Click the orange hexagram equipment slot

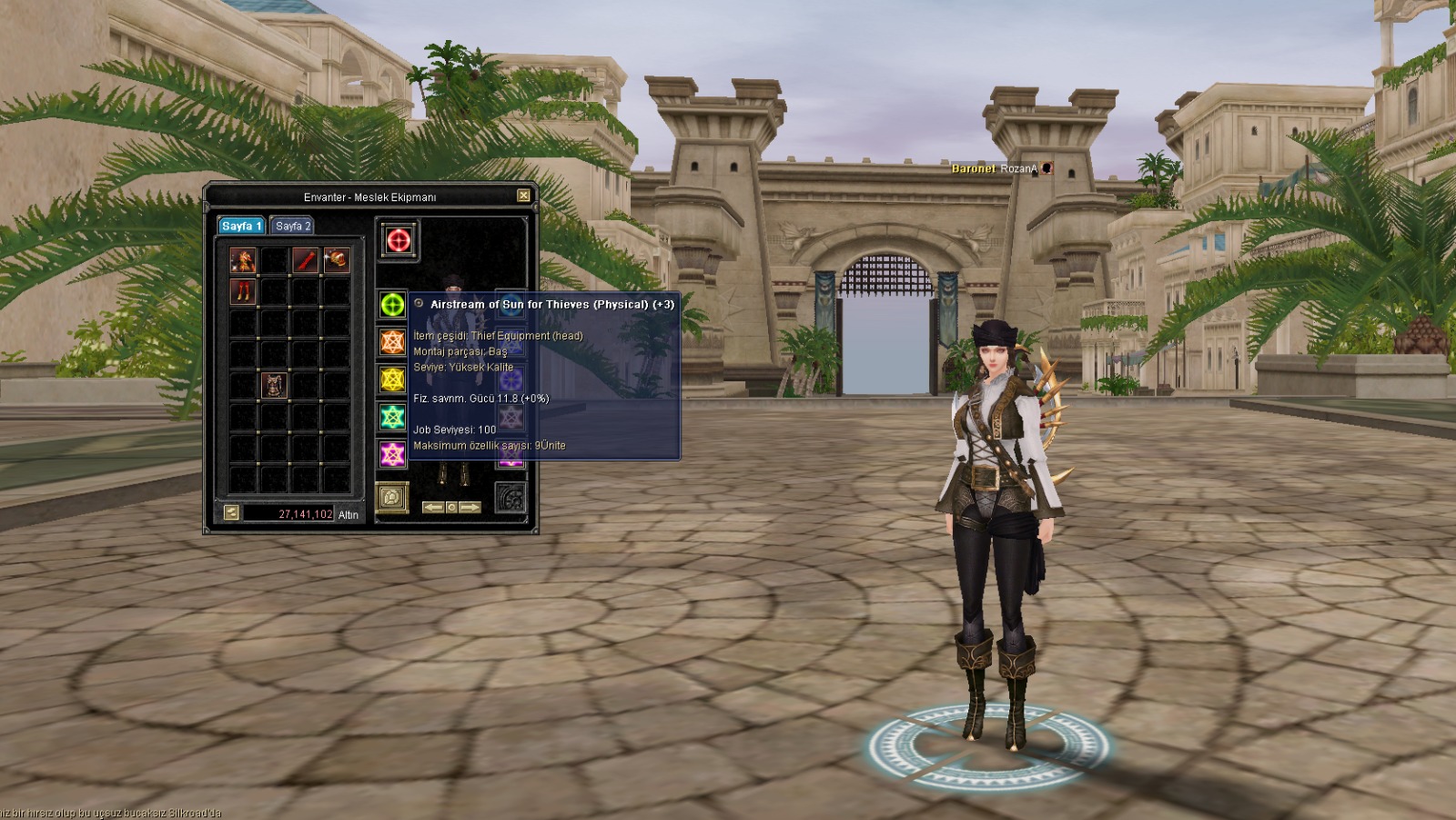392,342
